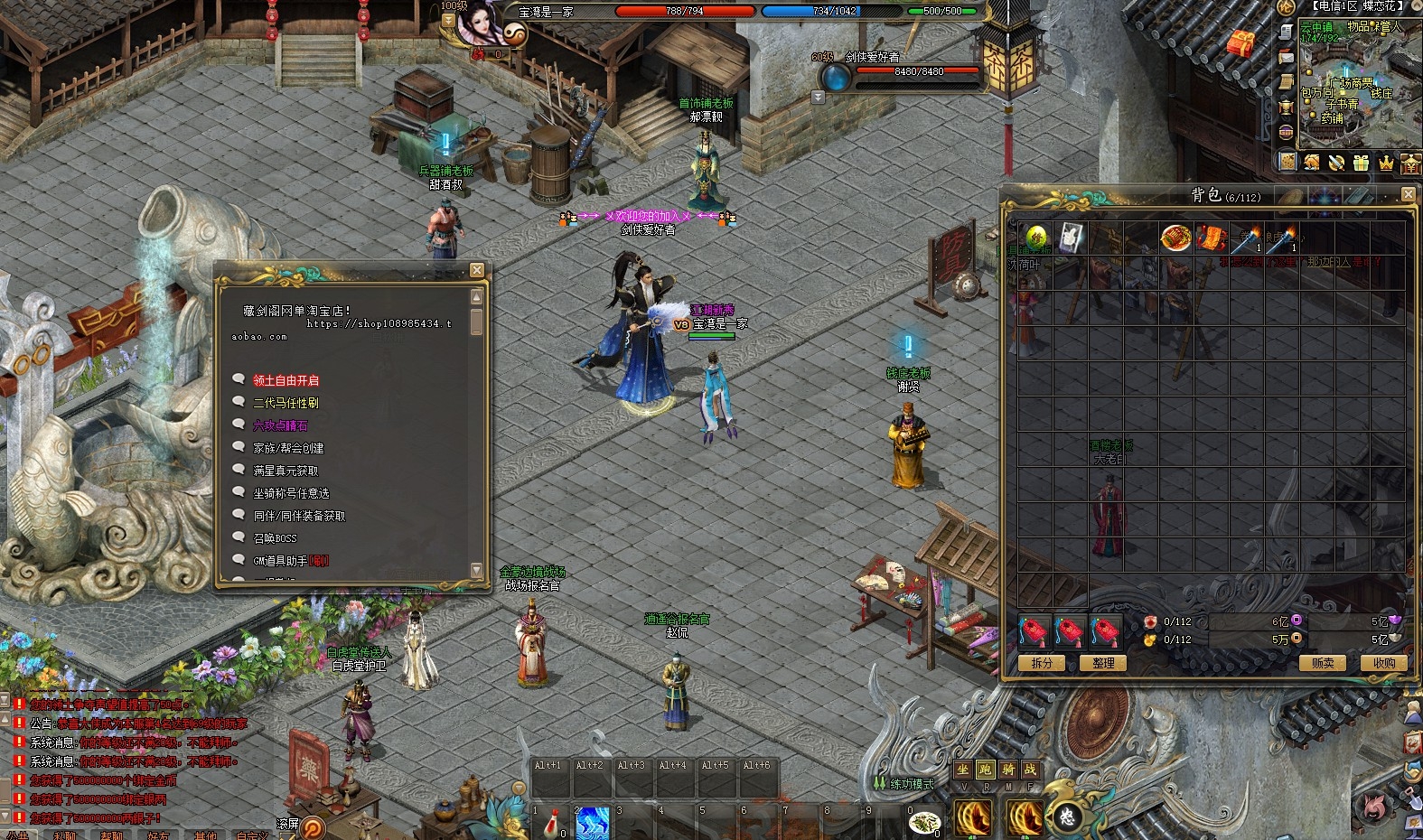
Task: Click the 整理 sort button in backpack
Action: click(x=1102, y=663)
